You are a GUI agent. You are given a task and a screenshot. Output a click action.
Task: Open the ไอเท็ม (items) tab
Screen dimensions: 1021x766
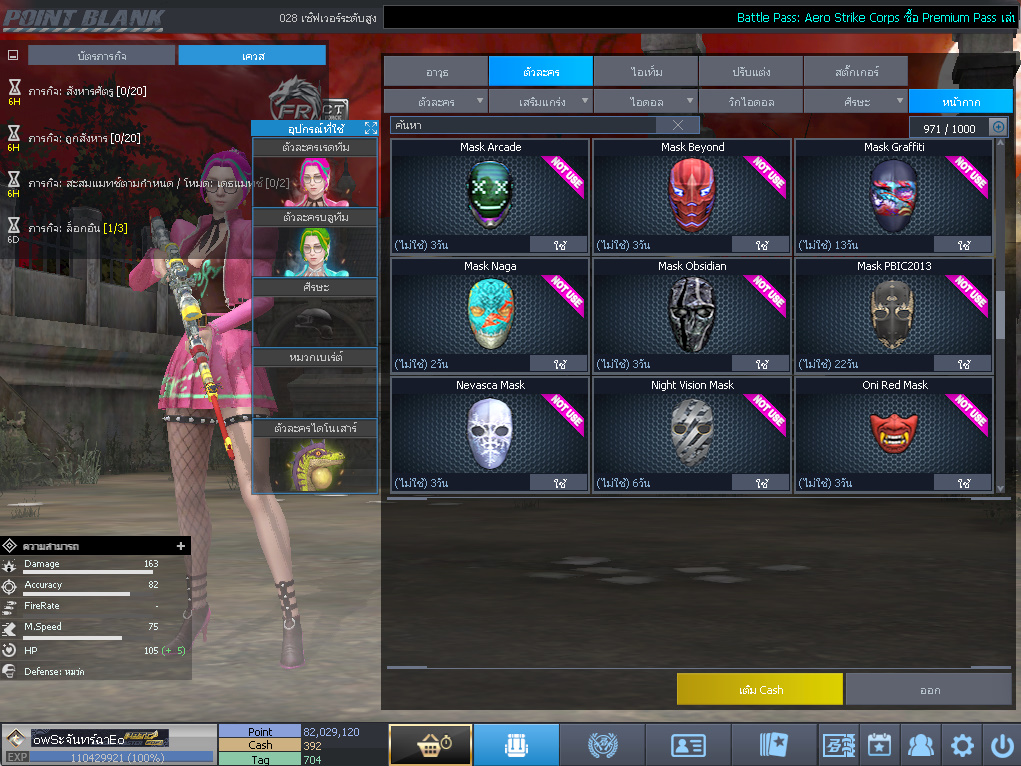coord(645,72)
